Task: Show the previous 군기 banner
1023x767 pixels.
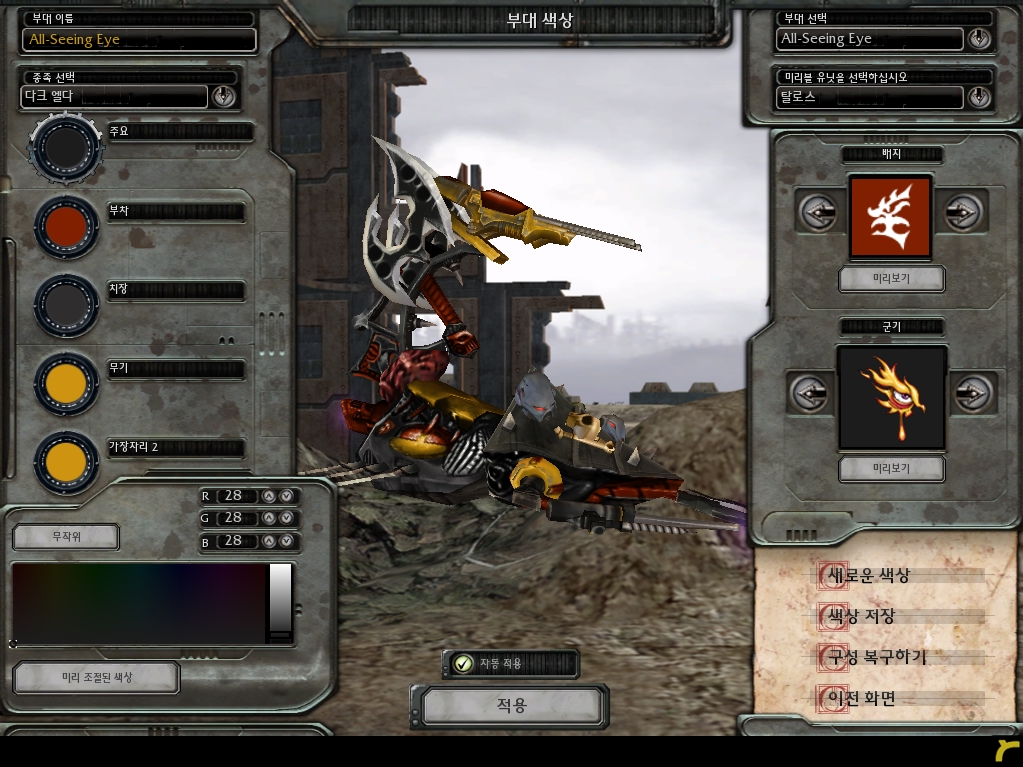Action: [x=809, y=393]
